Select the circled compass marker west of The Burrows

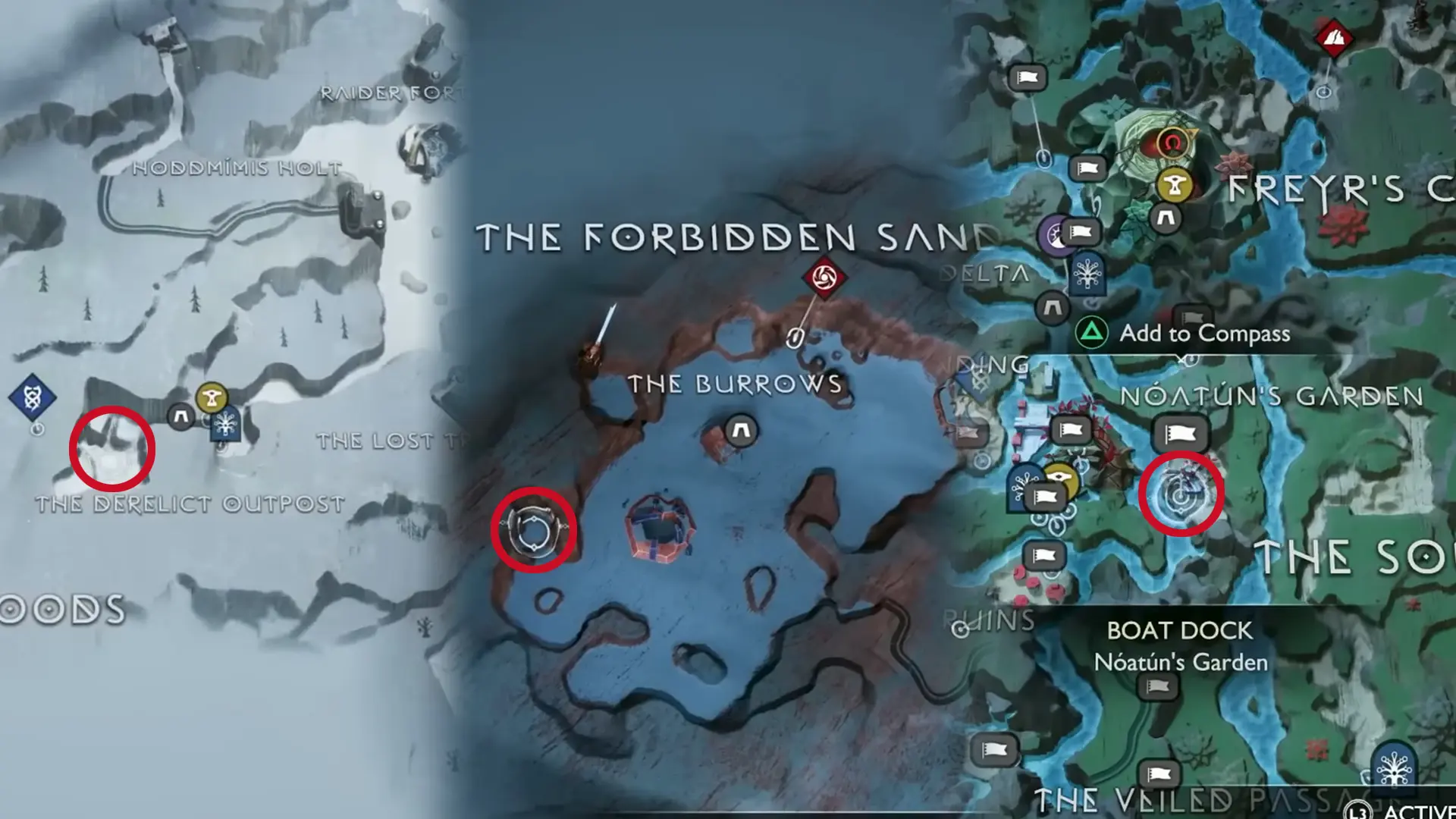click(x=536, y=529)
